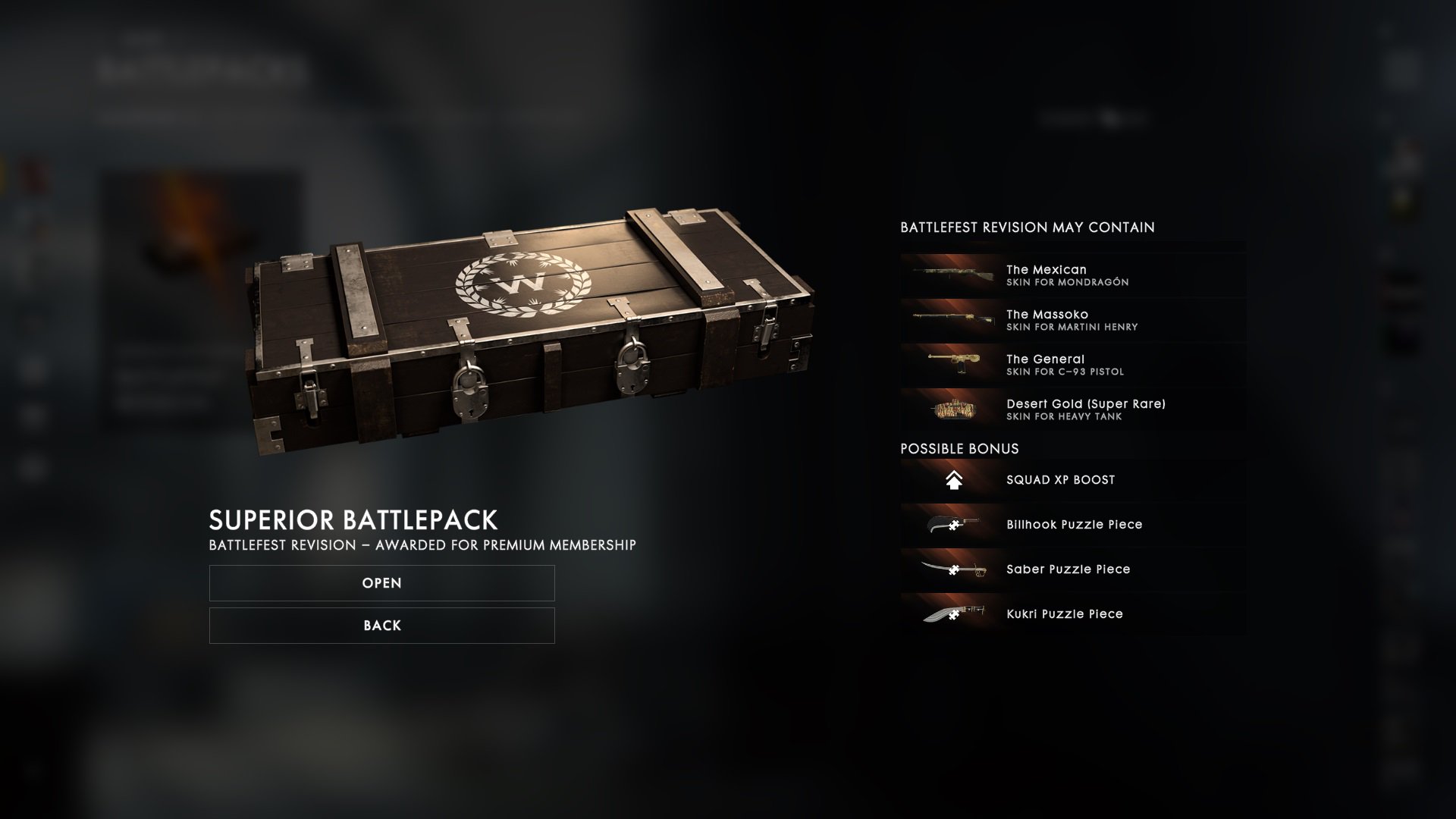Choose The General C-93 Pistol skin
Image resolution: width=1456 pixels, height=819 pixels.
[x=1072, y=365]
